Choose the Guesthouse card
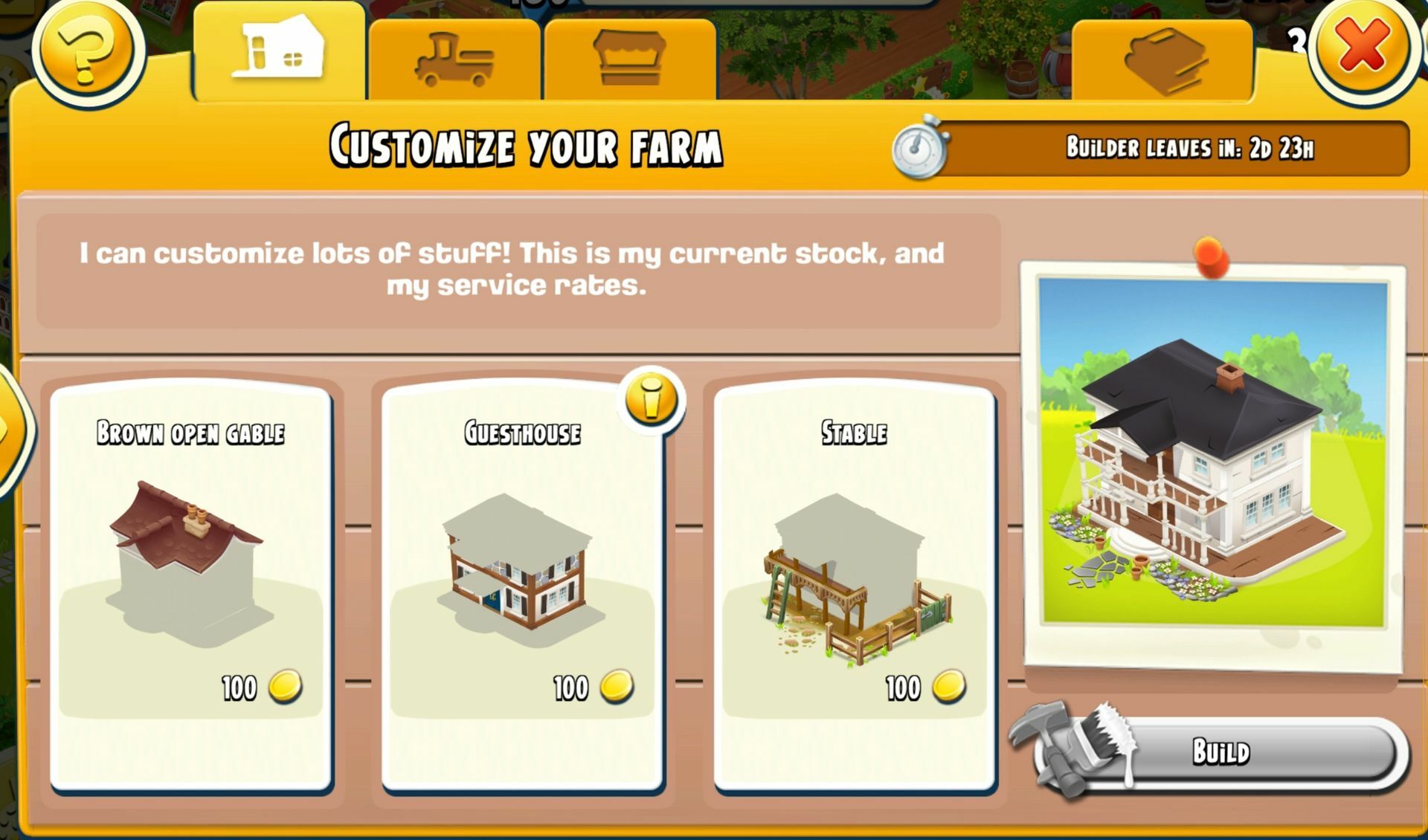This screenshot has height=840, width=1428. tap(522, 587)
